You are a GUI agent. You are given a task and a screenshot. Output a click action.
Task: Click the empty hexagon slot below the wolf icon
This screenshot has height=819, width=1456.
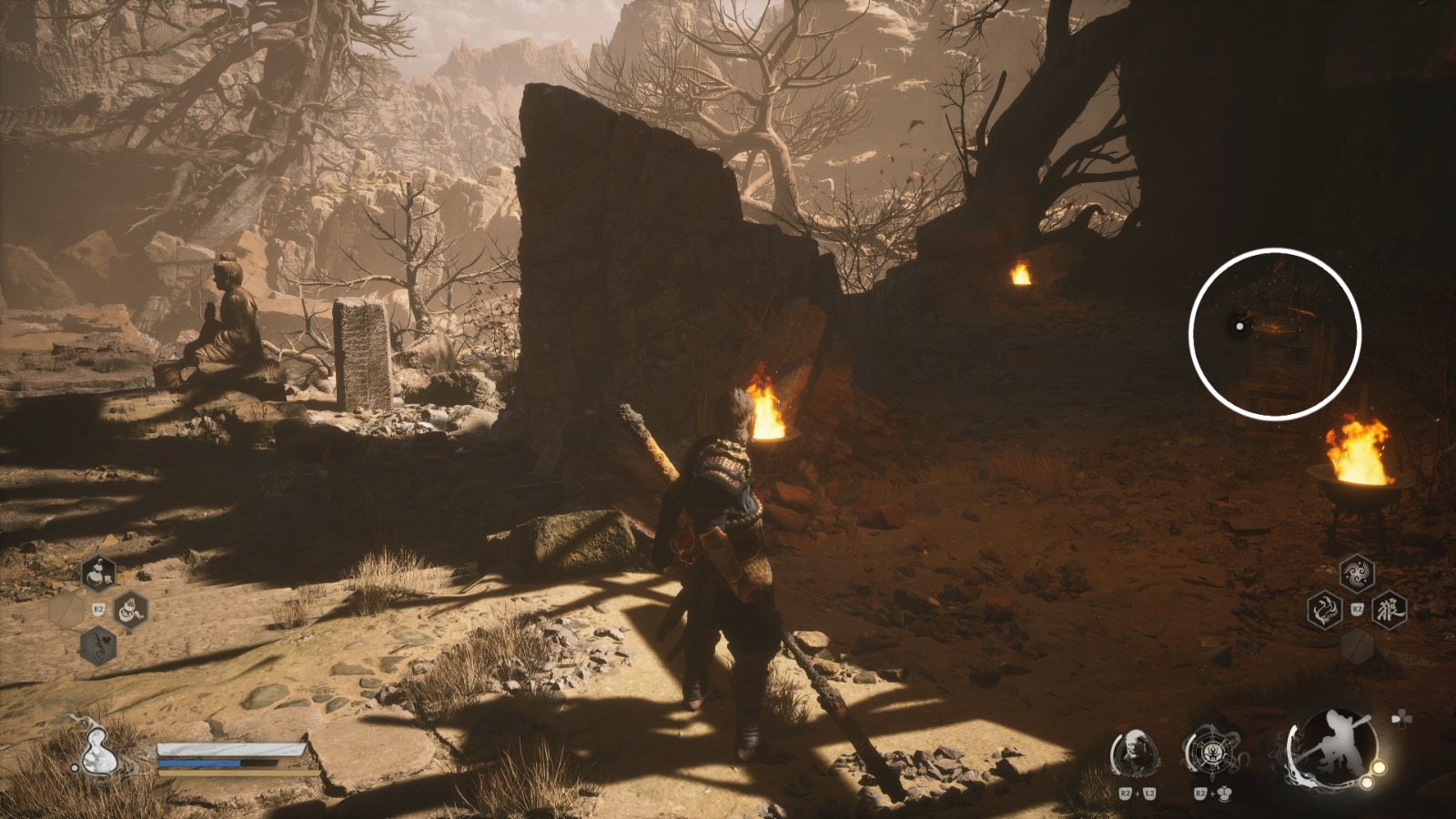[x=1358, y=648]
